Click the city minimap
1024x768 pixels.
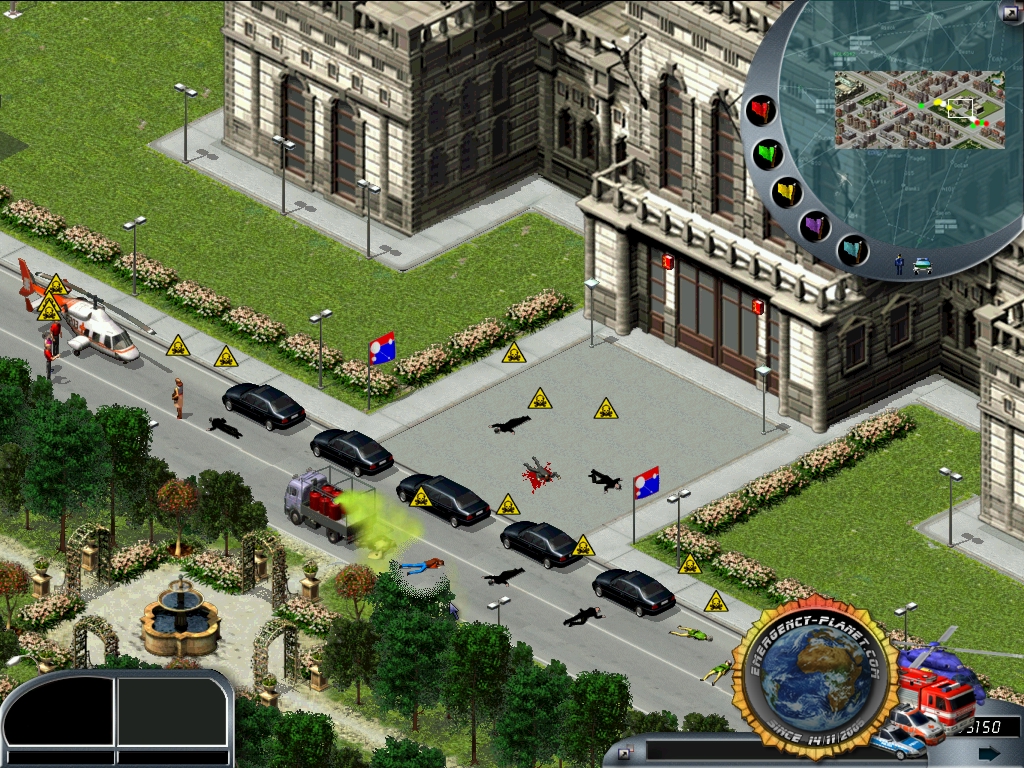[x=919, y=109]
